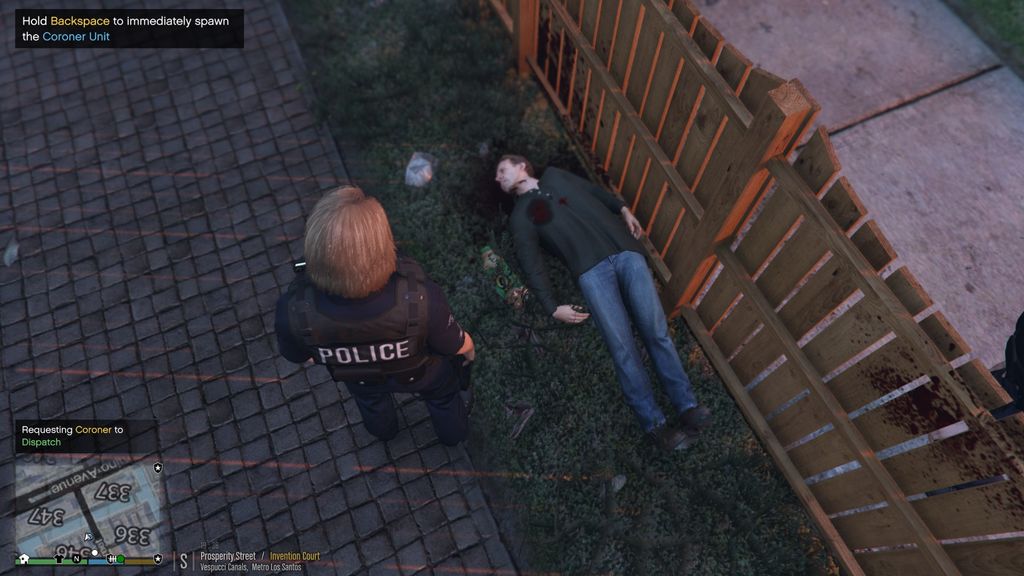
Task: Click the north compass marker on the minimap
Action: pyautogui.click(x=76, y=558)
